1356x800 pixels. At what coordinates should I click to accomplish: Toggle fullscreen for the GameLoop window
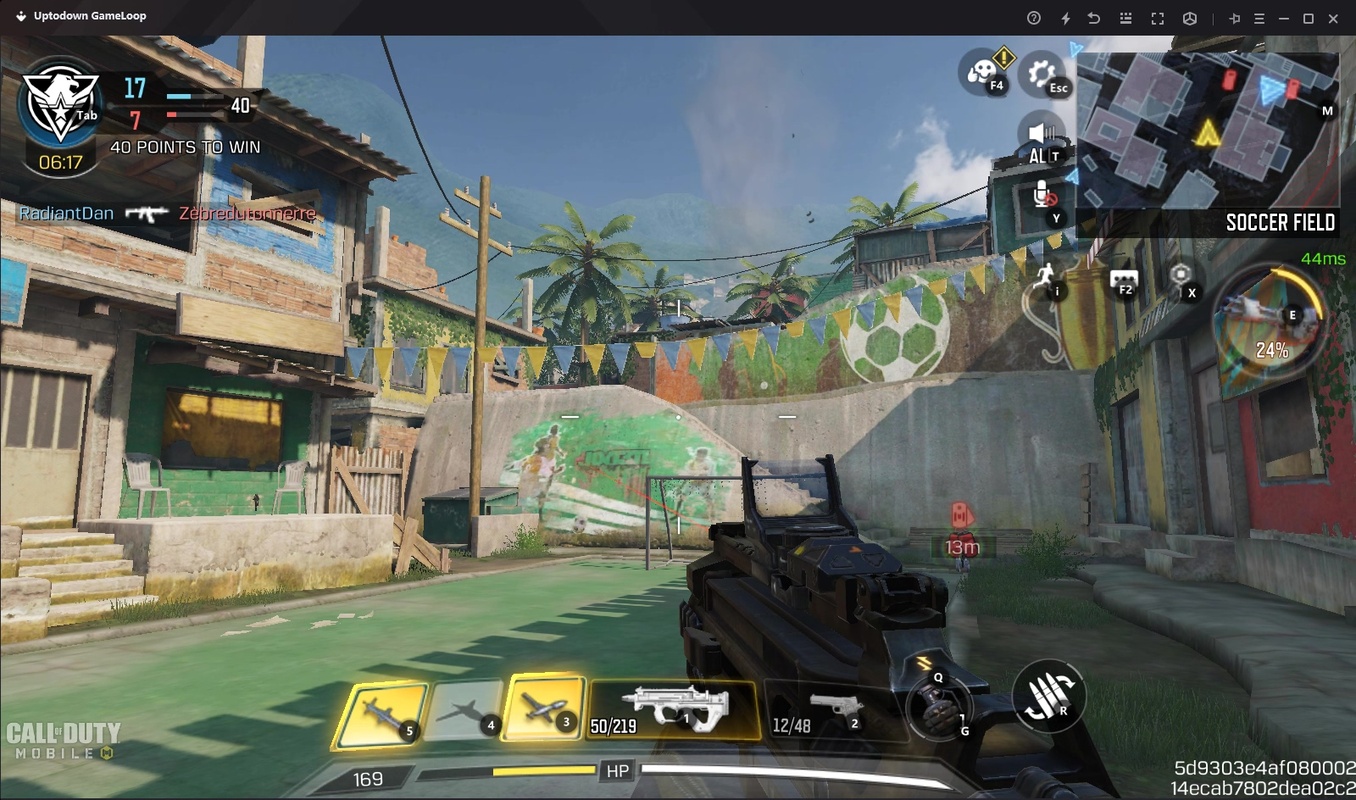(x=1157, y=18)
